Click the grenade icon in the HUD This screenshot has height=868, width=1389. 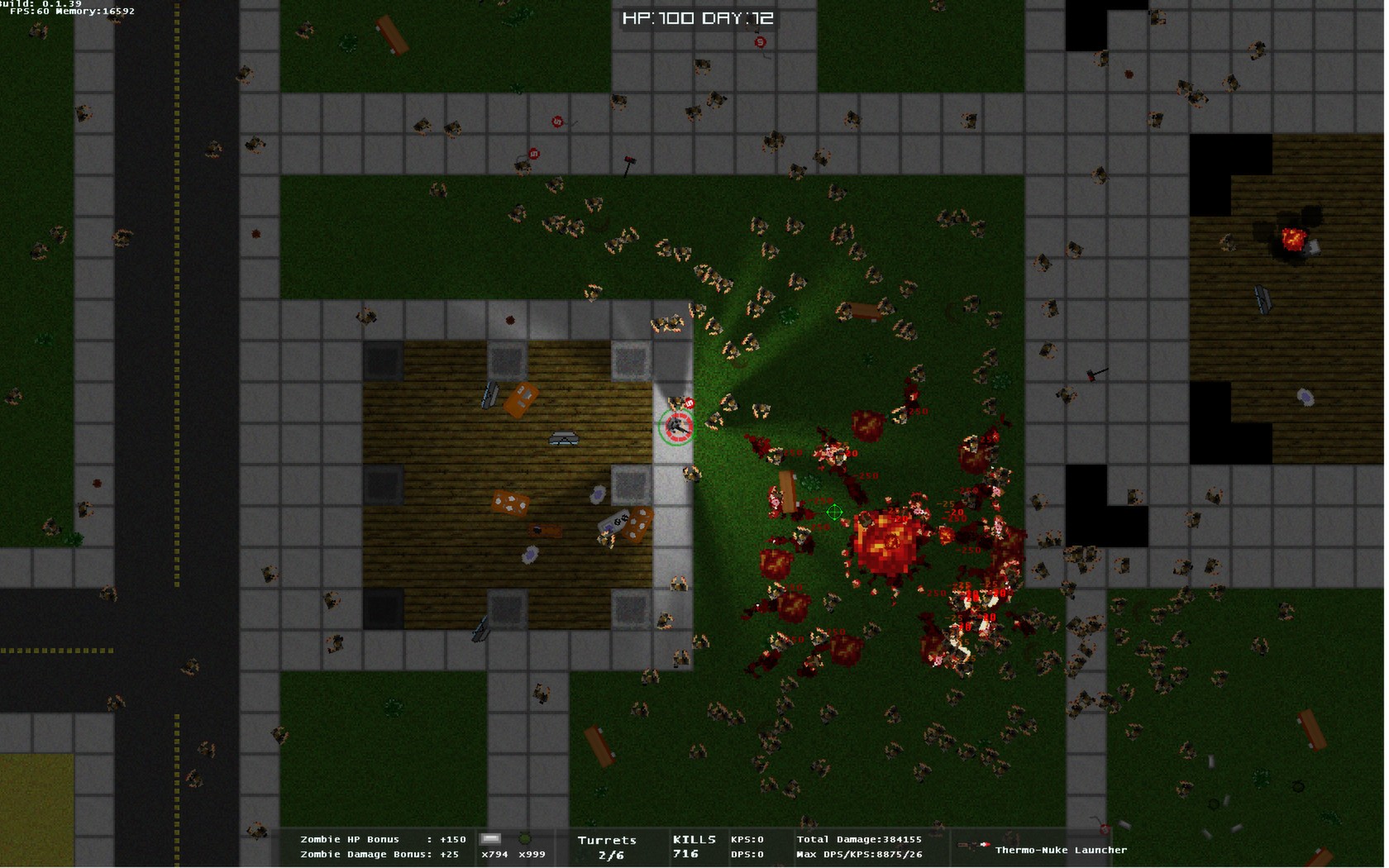pos(524,839)
